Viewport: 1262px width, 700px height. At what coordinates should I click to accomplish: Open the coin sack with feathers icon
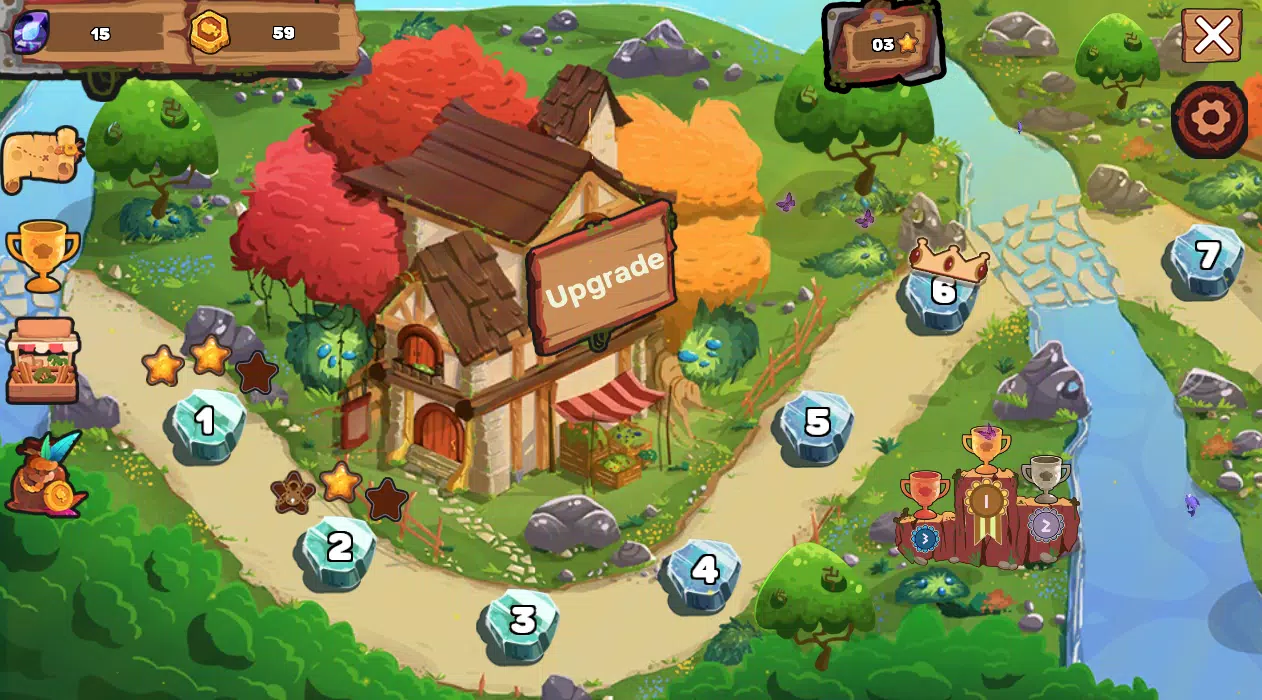(x=45, y=477)
